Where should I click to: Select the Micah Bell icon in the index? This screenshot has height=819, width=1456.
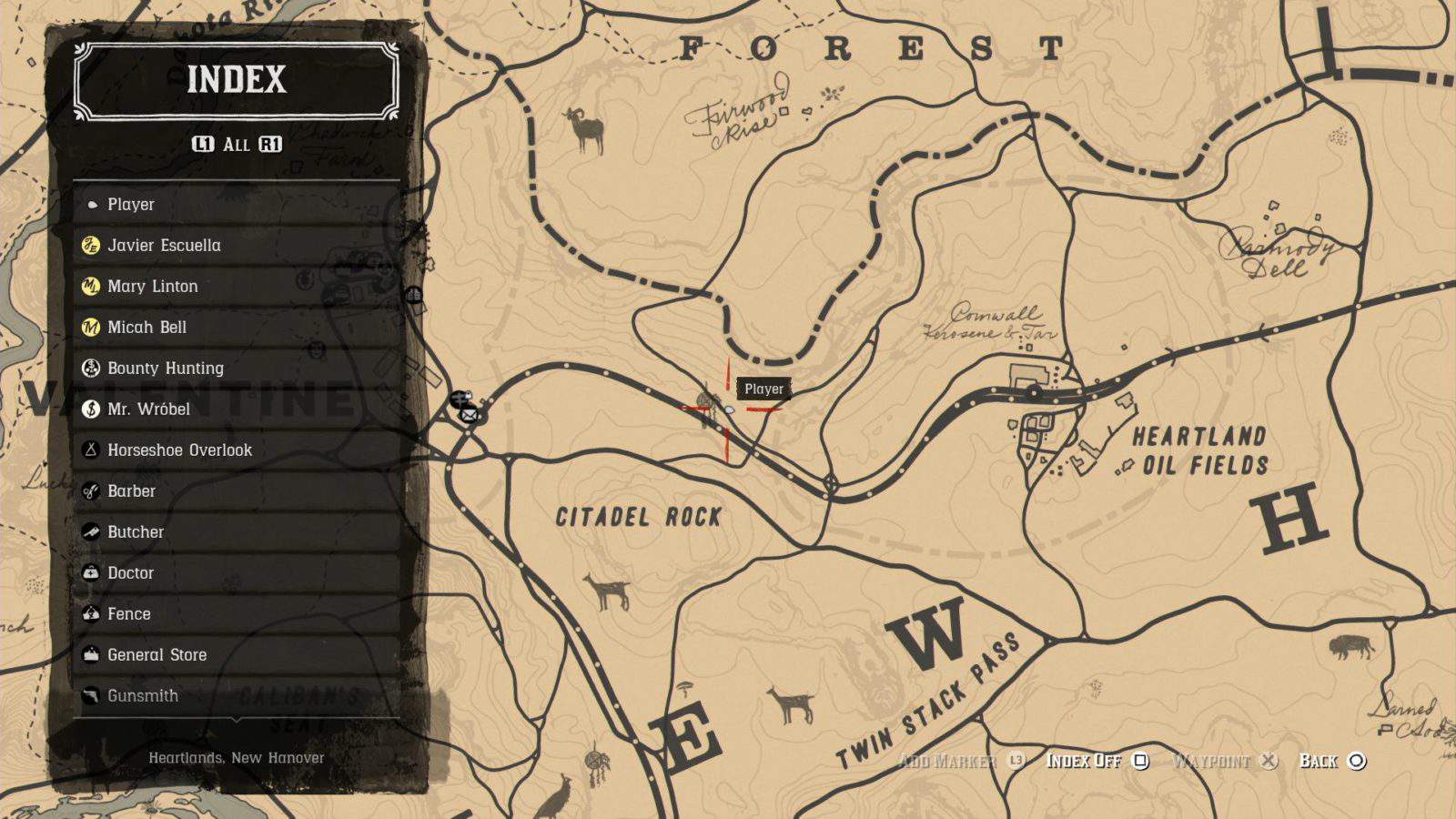coord(91,327)
